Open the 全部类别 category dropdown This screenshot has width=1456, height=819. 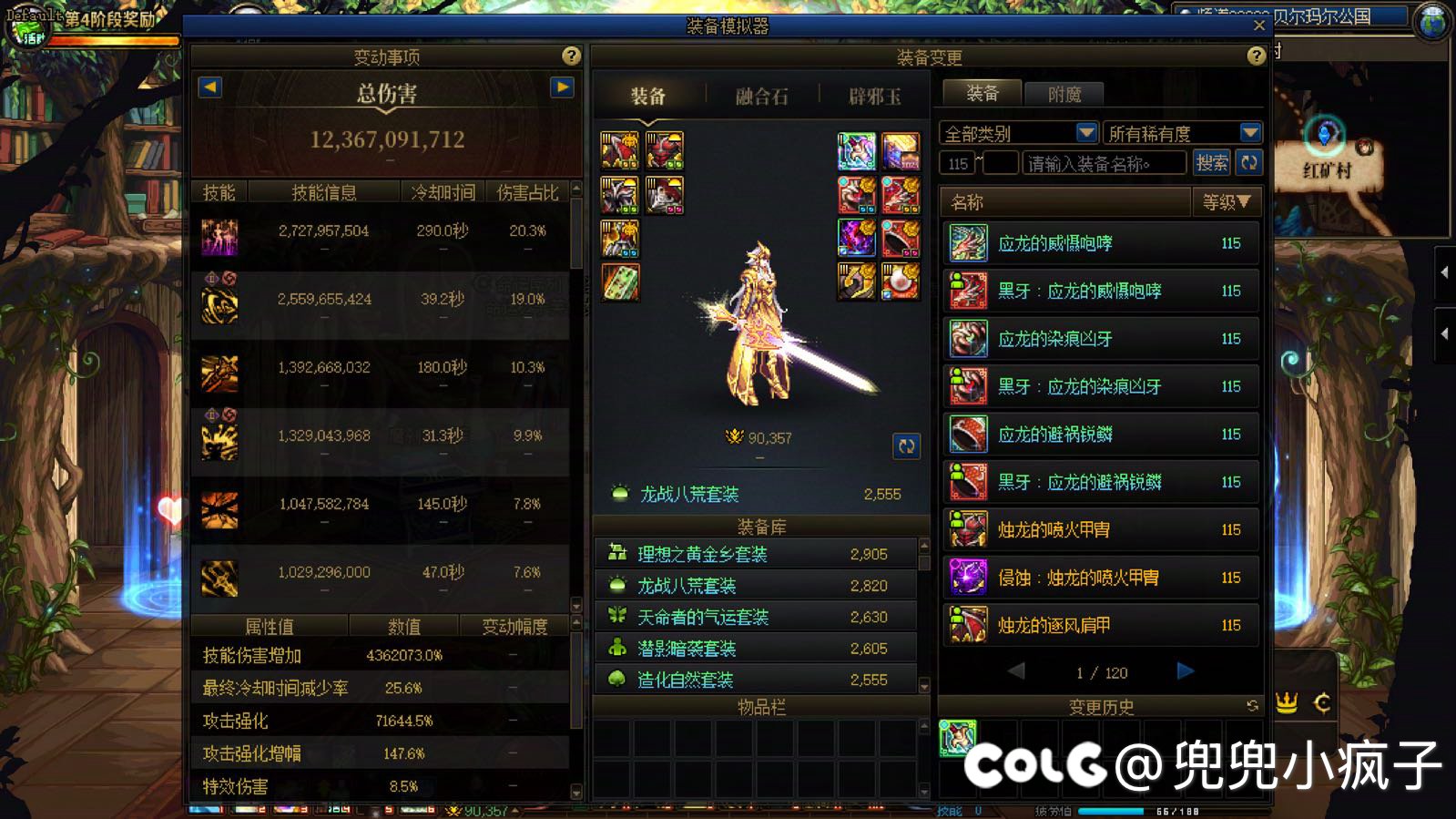[1084, 132]
